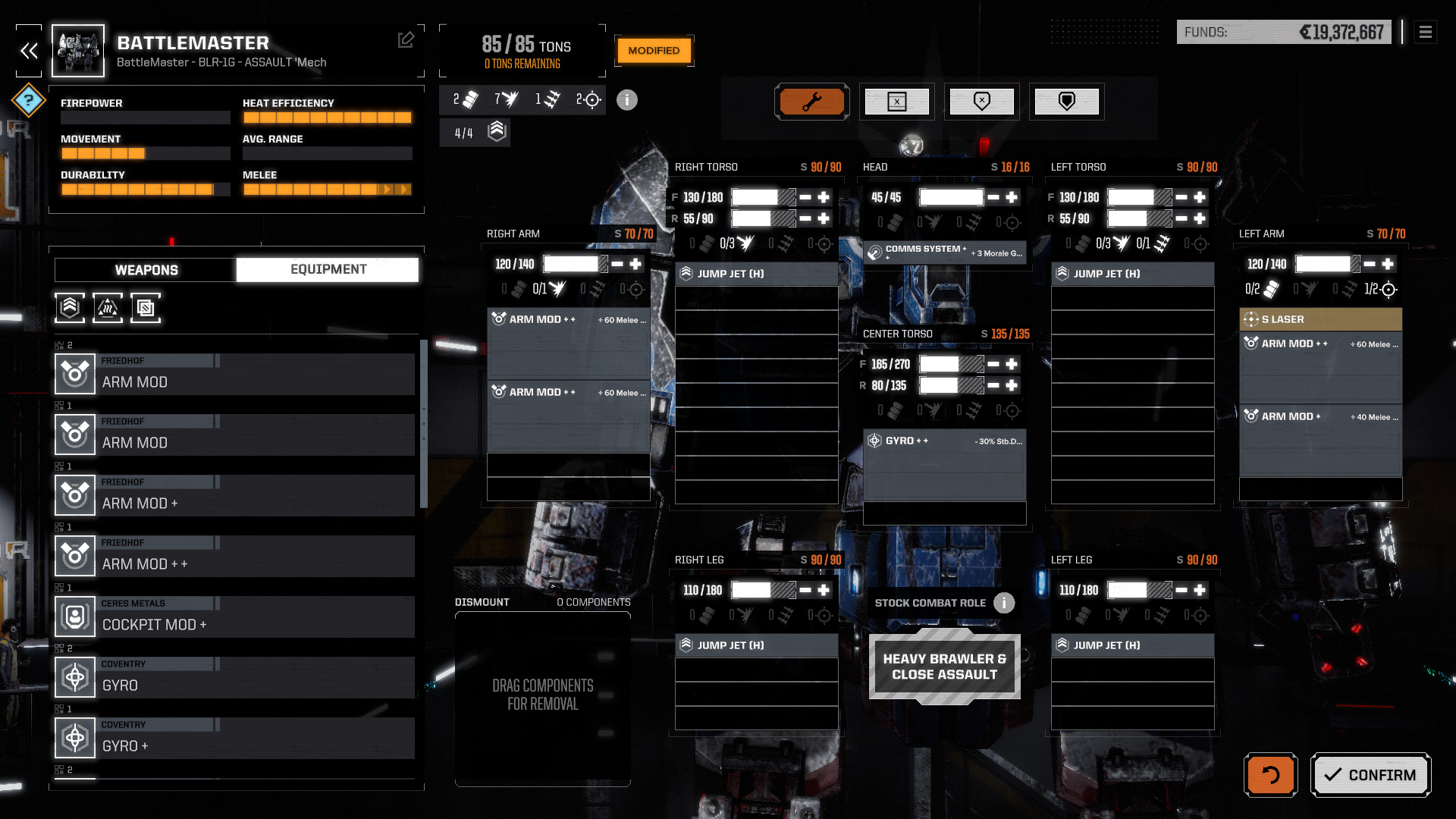
Task: Switch to the Weapons tab
Action: click(146, 270)
